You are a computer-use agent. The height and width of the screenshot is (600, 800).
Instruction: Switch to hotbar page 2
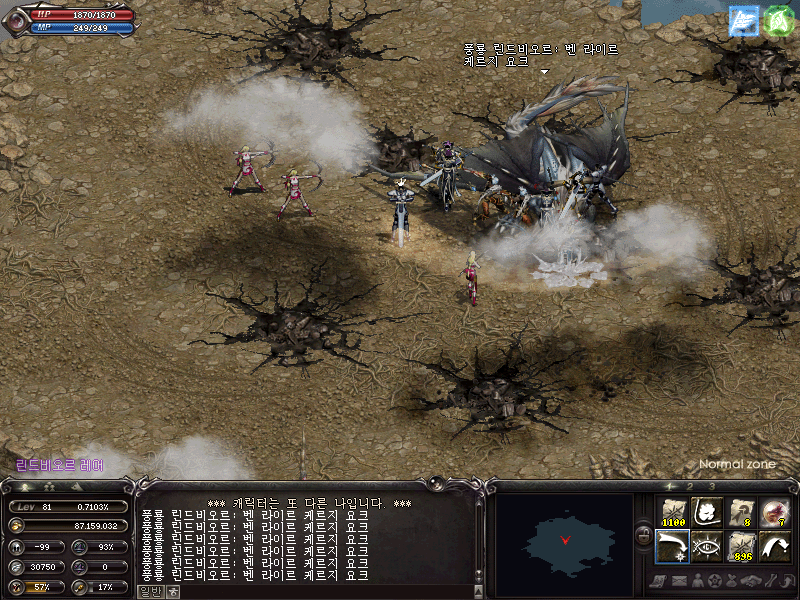(690, 486)
